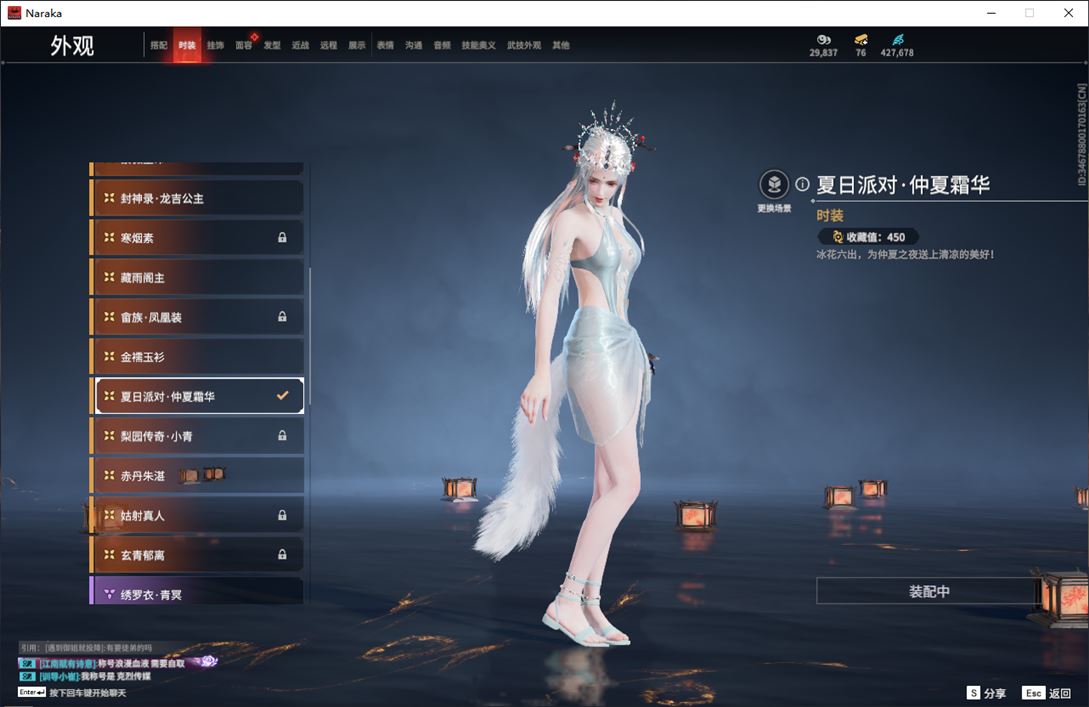This screenshot has width=1089, height=707.
Task: Open the 挂饰 tab
Action: (215, 46)
